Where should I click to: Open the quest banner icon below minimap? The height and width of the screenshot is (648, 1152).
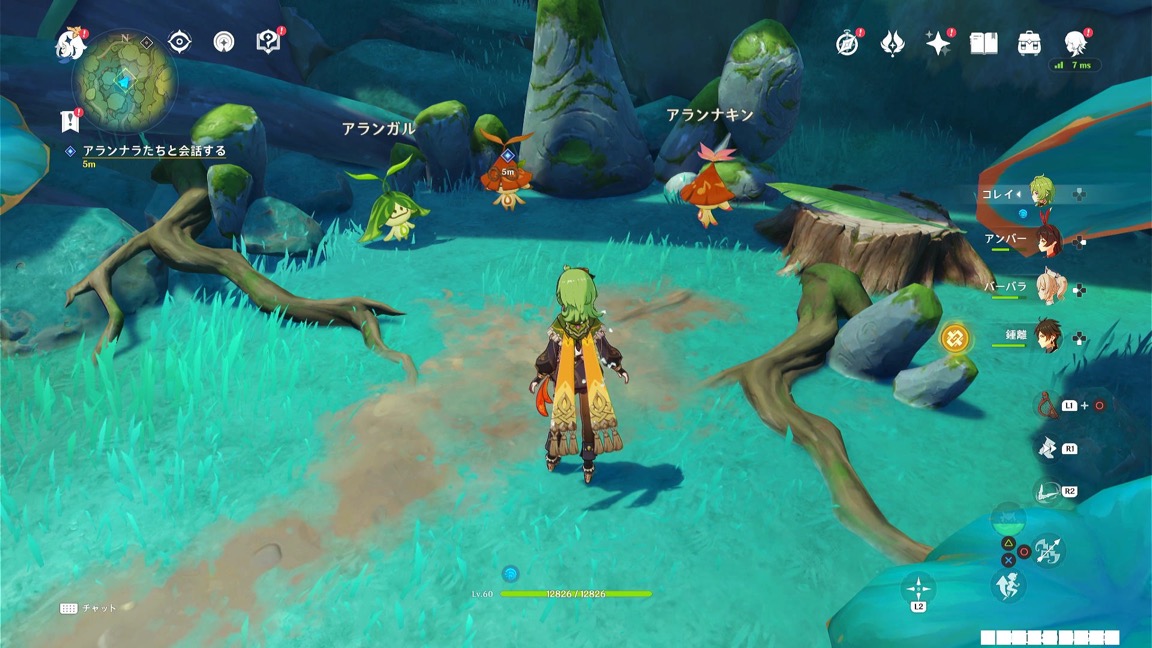click(x=70, y=121)
